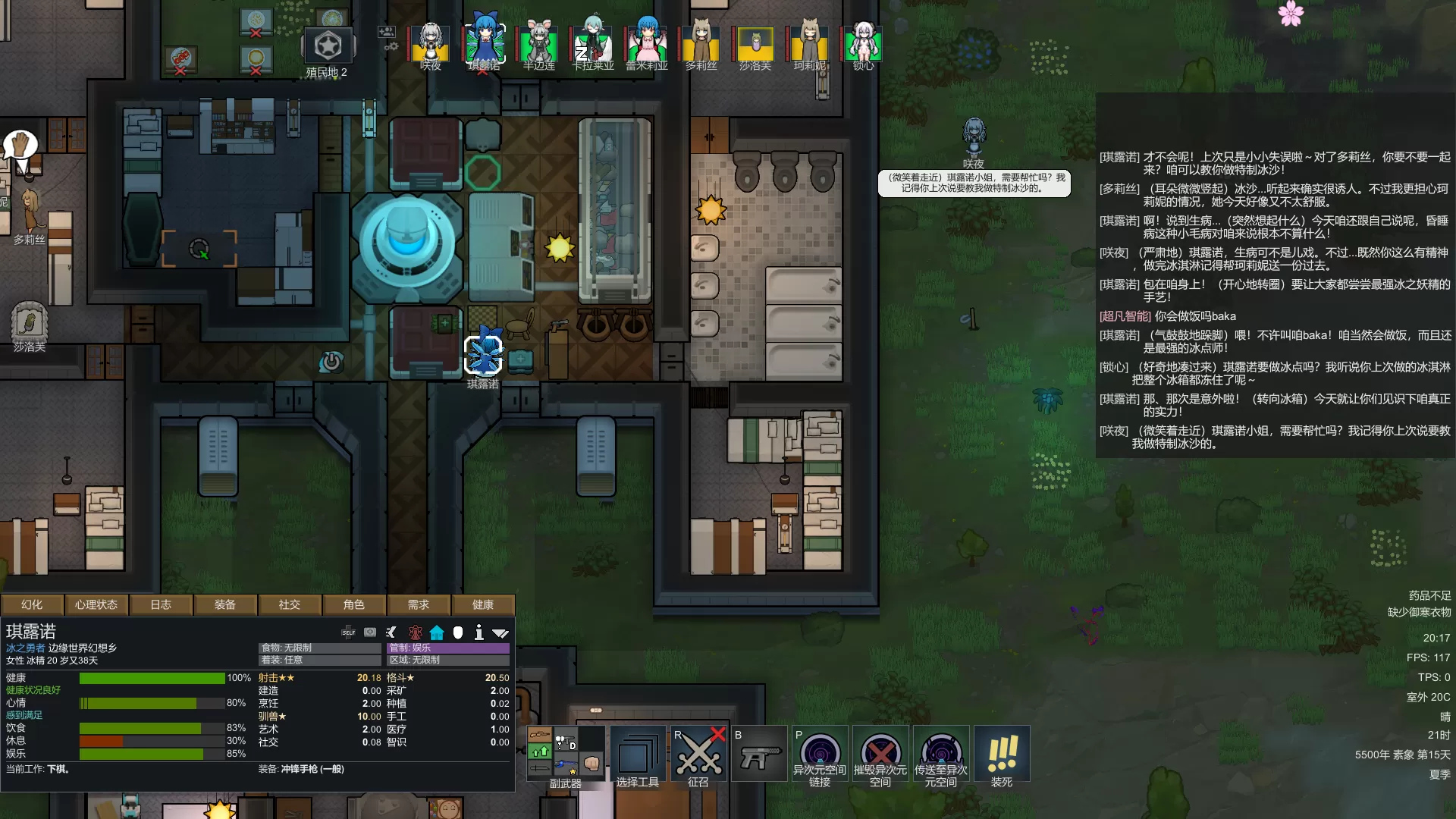Open the 食物: 无限制 food policy selector

320,648
